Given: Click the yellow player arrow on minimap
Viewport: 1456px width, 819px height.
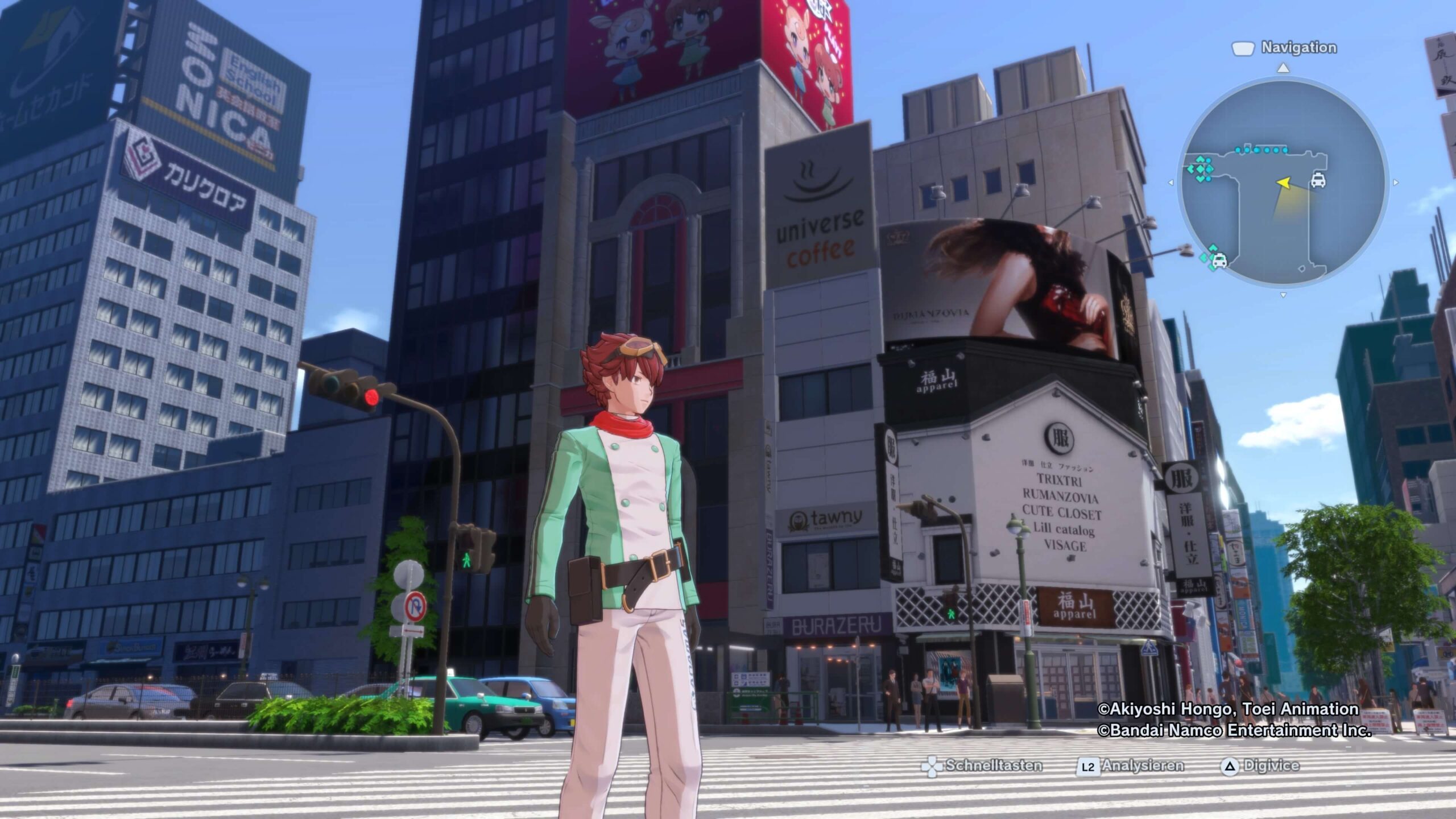Looking at the screenshot, I should 1284,183.
